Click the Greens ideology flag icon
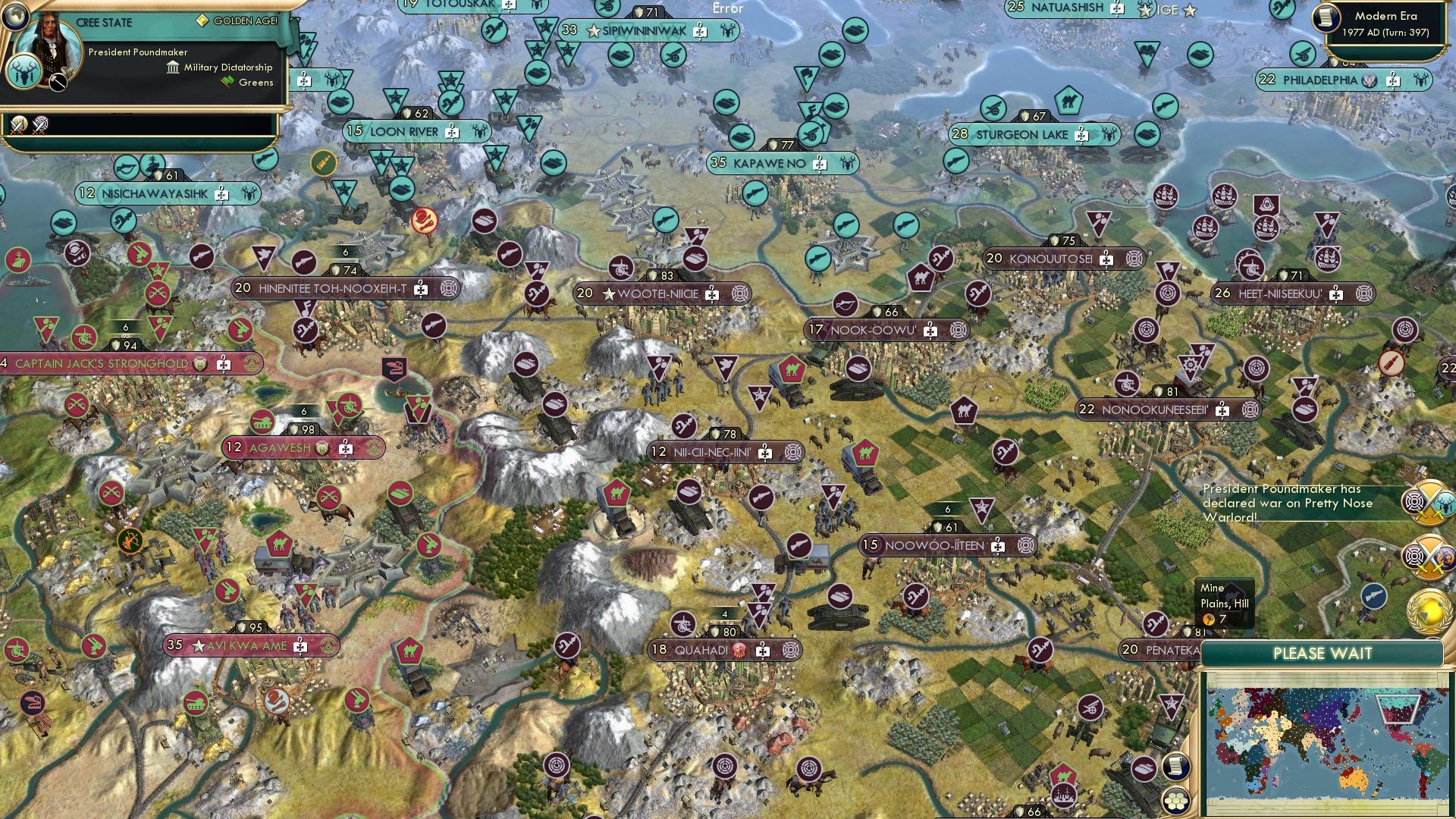This screenshot has height=819, width=1456. click(x=226, y=82)
